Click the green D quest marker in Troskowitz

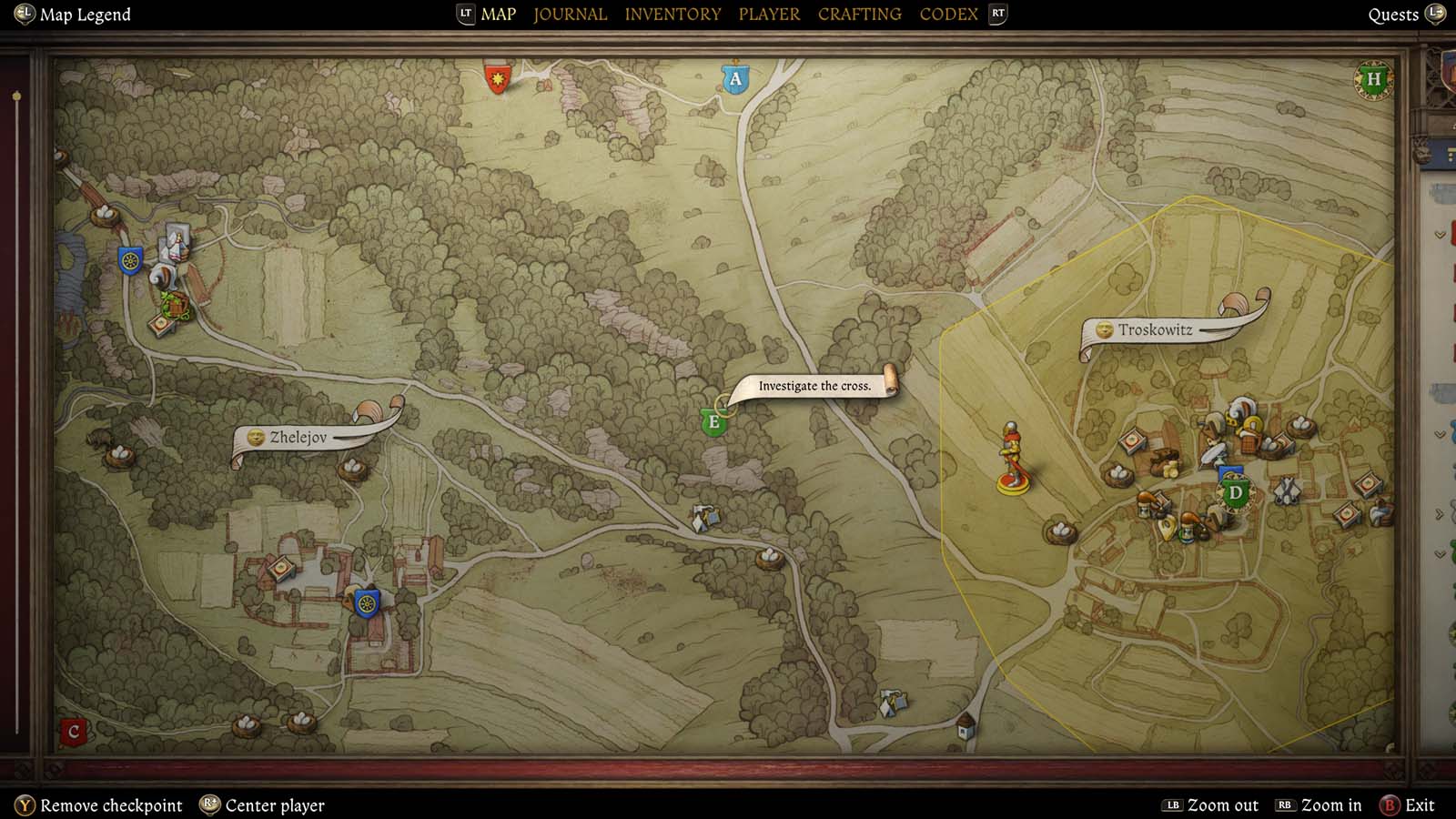click(1236, 492)
